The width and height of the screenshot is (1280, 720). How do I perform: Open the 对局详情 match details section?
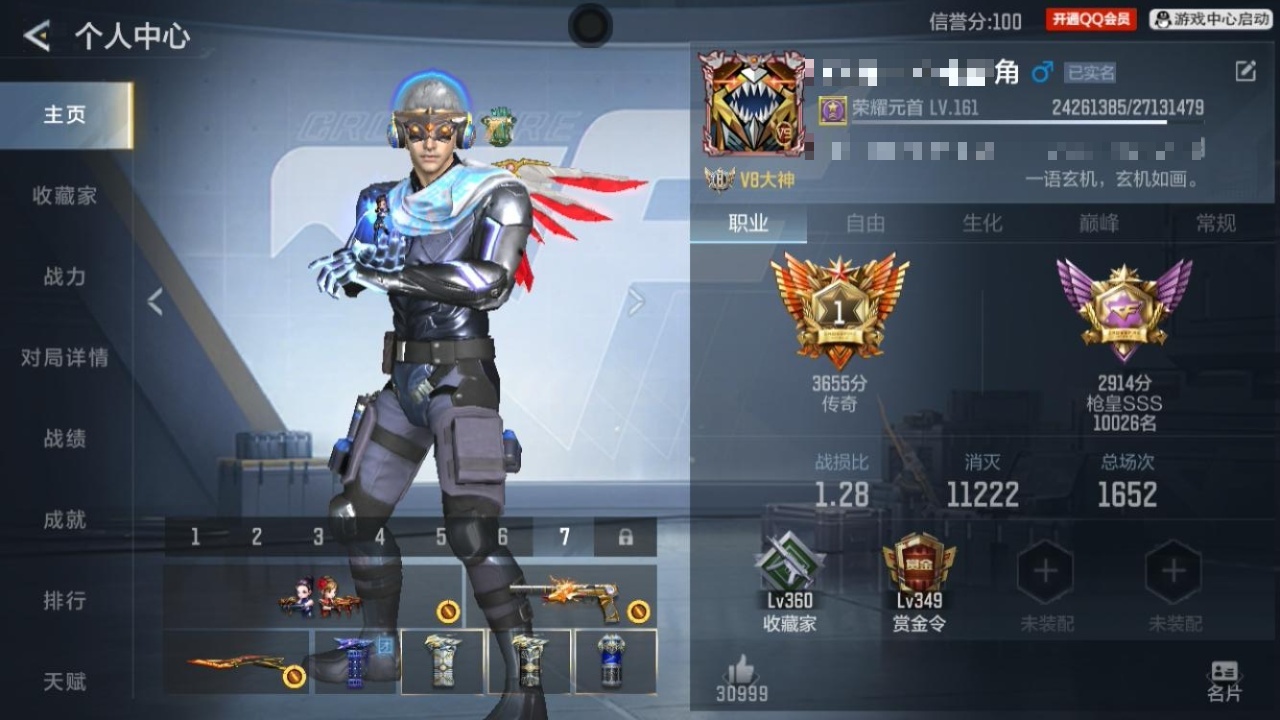click(65, 358)
